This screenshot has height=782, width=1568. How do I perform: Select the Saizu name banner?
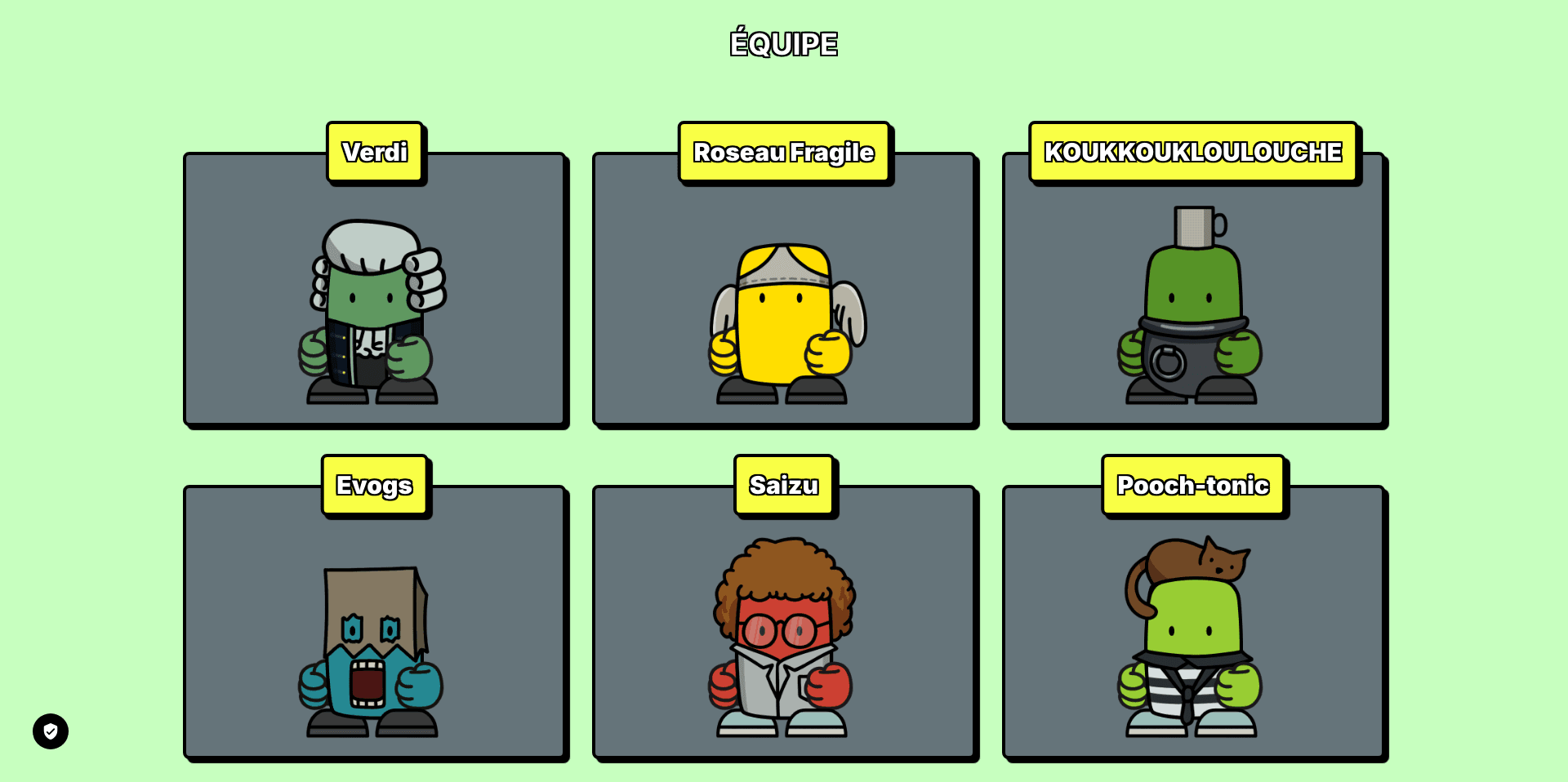tap(784, 484)
